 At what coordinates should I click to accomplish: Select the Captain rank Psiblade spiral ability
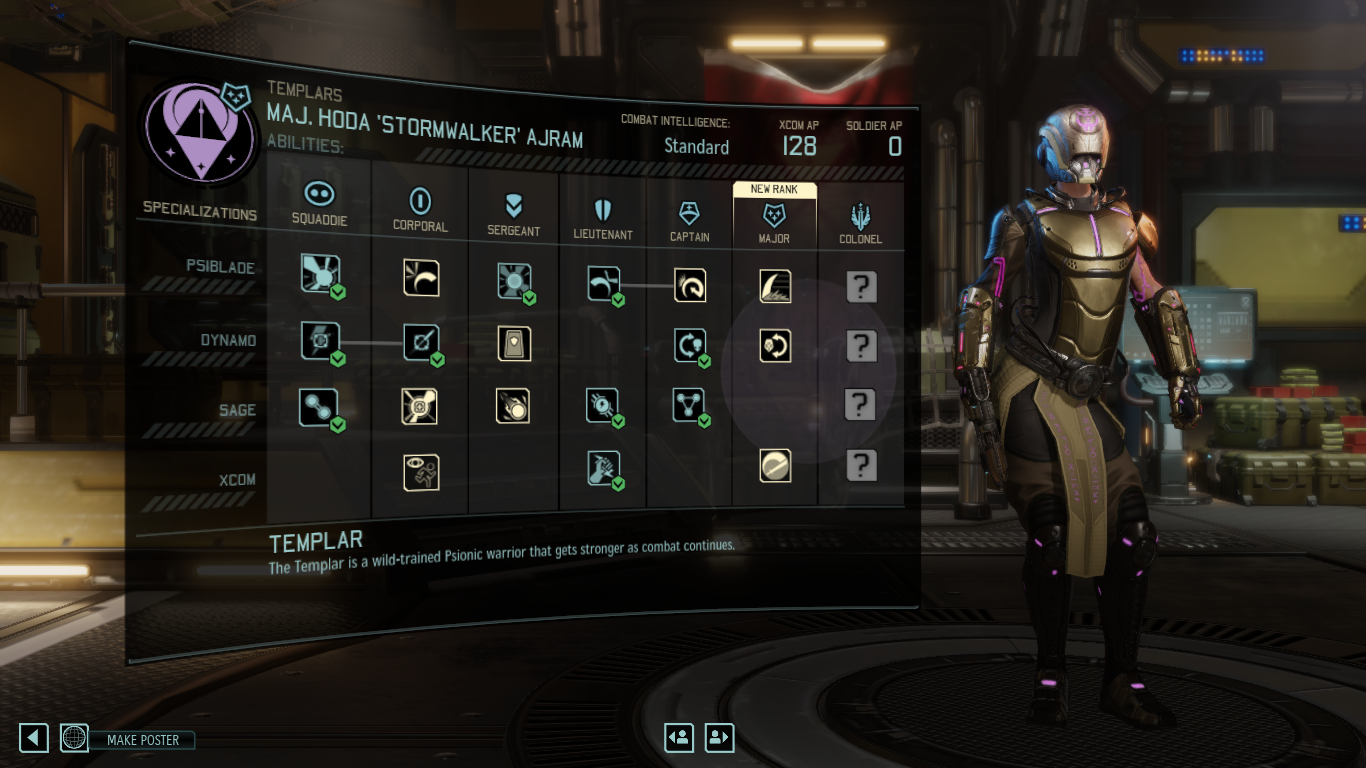coord(689,286)
